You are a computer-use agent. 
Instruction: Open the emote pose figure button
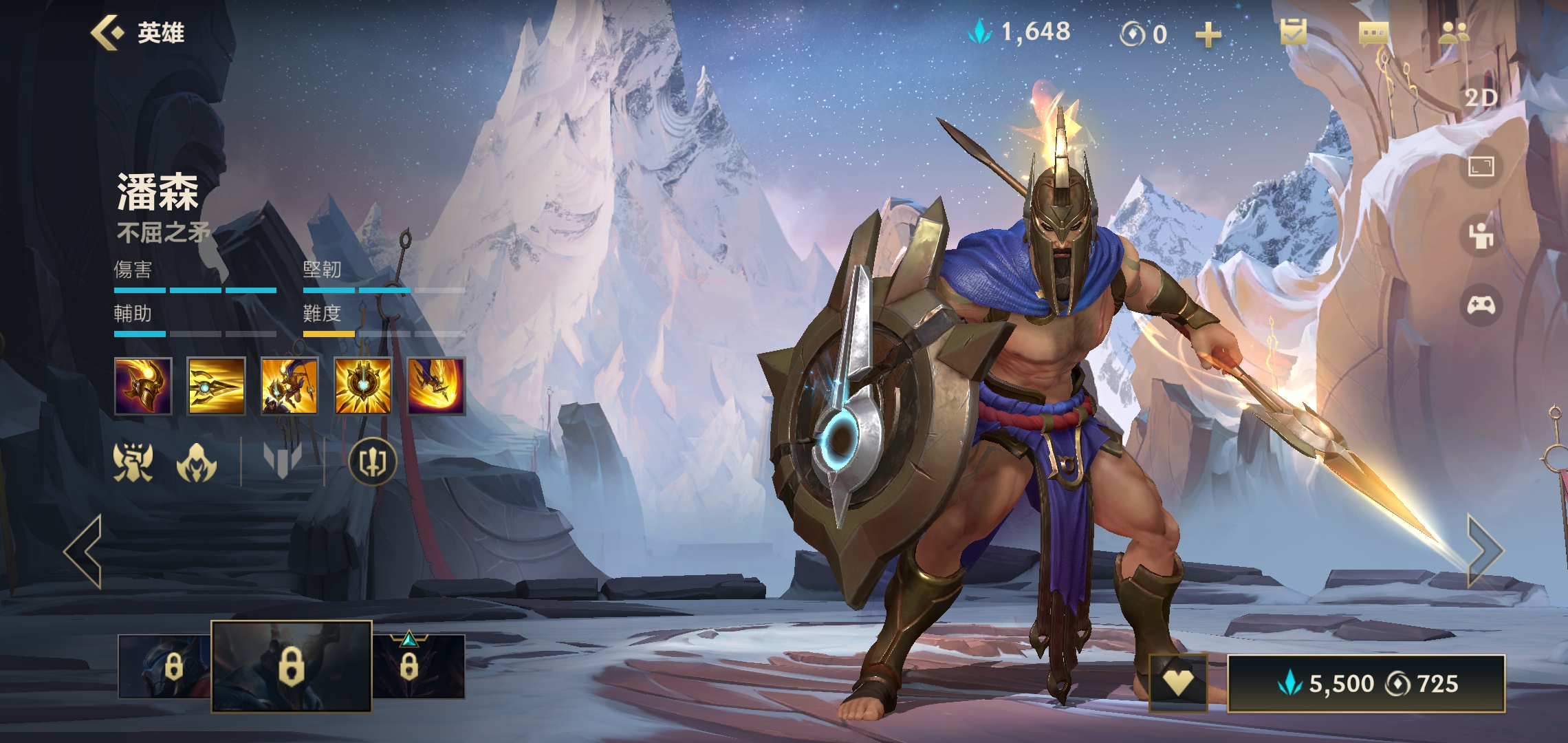pos(1481,236)
